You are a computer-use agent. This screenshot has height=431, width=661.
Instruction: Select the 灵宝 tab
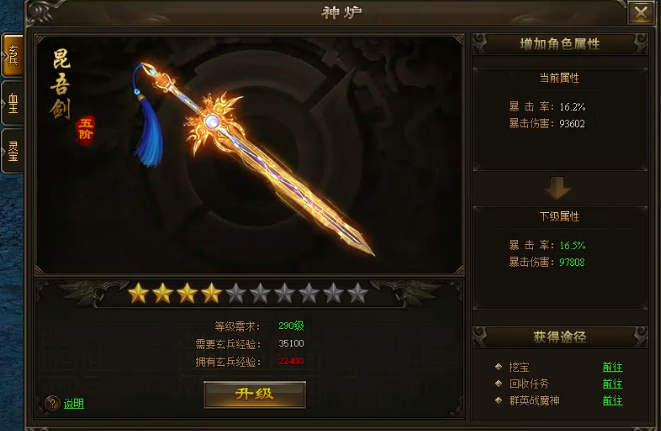coord(13,151)
